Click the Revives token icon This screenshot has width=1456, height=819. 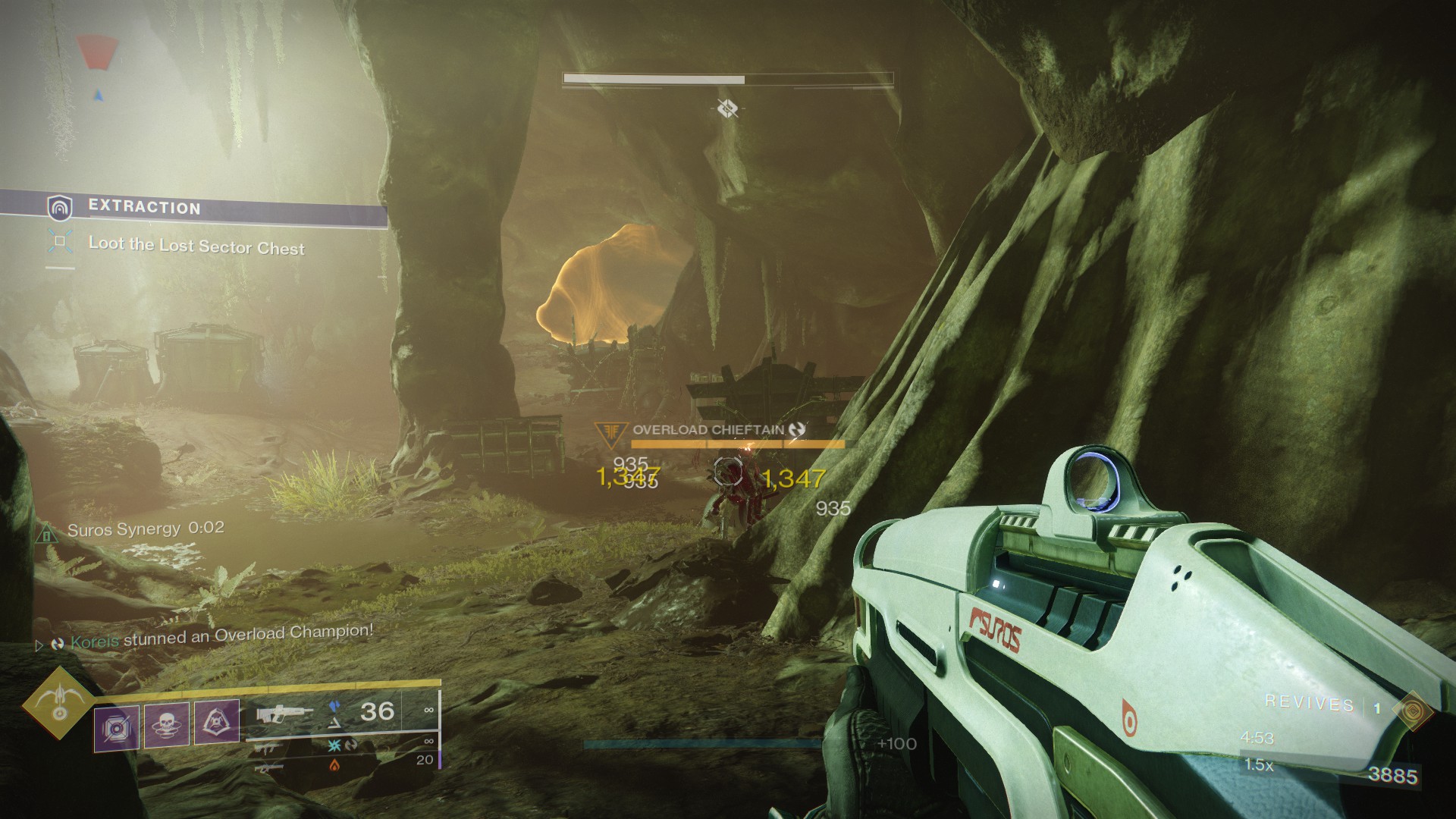(x=1412, y=710)
